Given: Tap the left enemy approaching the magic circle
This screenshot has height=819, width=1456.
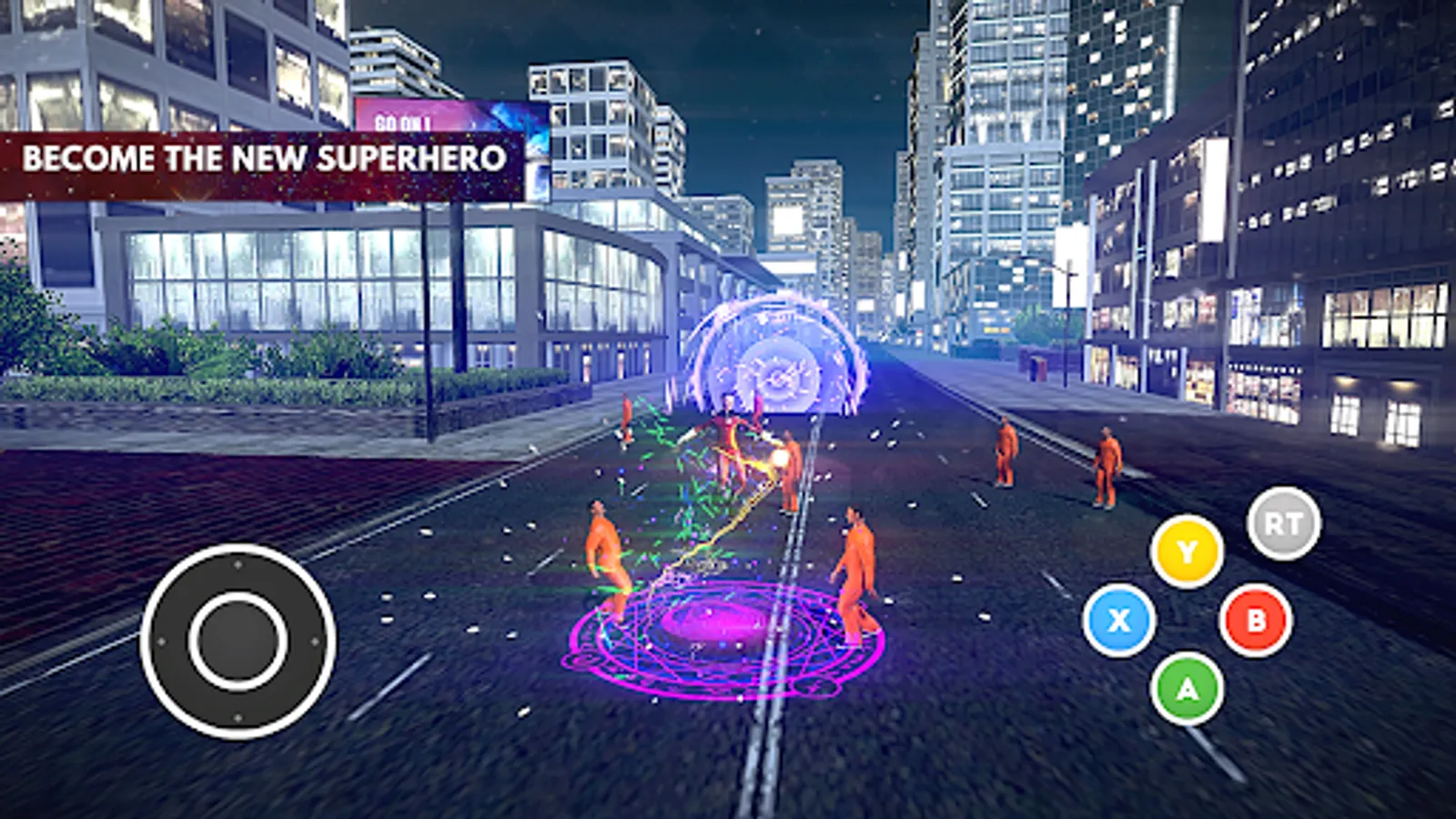Looking at the screenshot, I should [x=603, y=551].
